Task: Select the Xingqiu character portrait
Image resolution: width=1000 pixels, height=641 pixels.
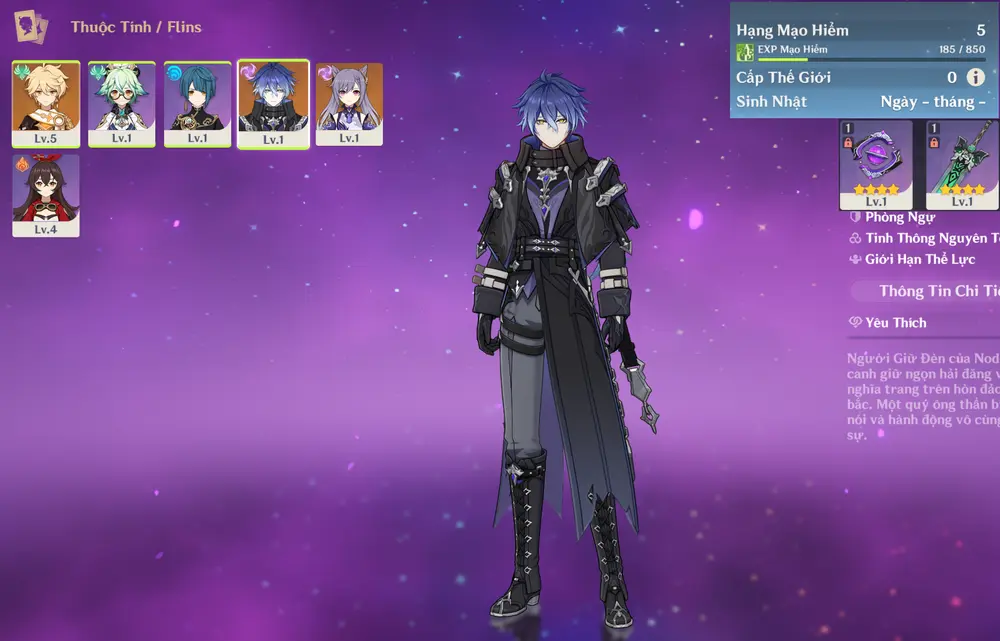Action: [x=198, y=103]
